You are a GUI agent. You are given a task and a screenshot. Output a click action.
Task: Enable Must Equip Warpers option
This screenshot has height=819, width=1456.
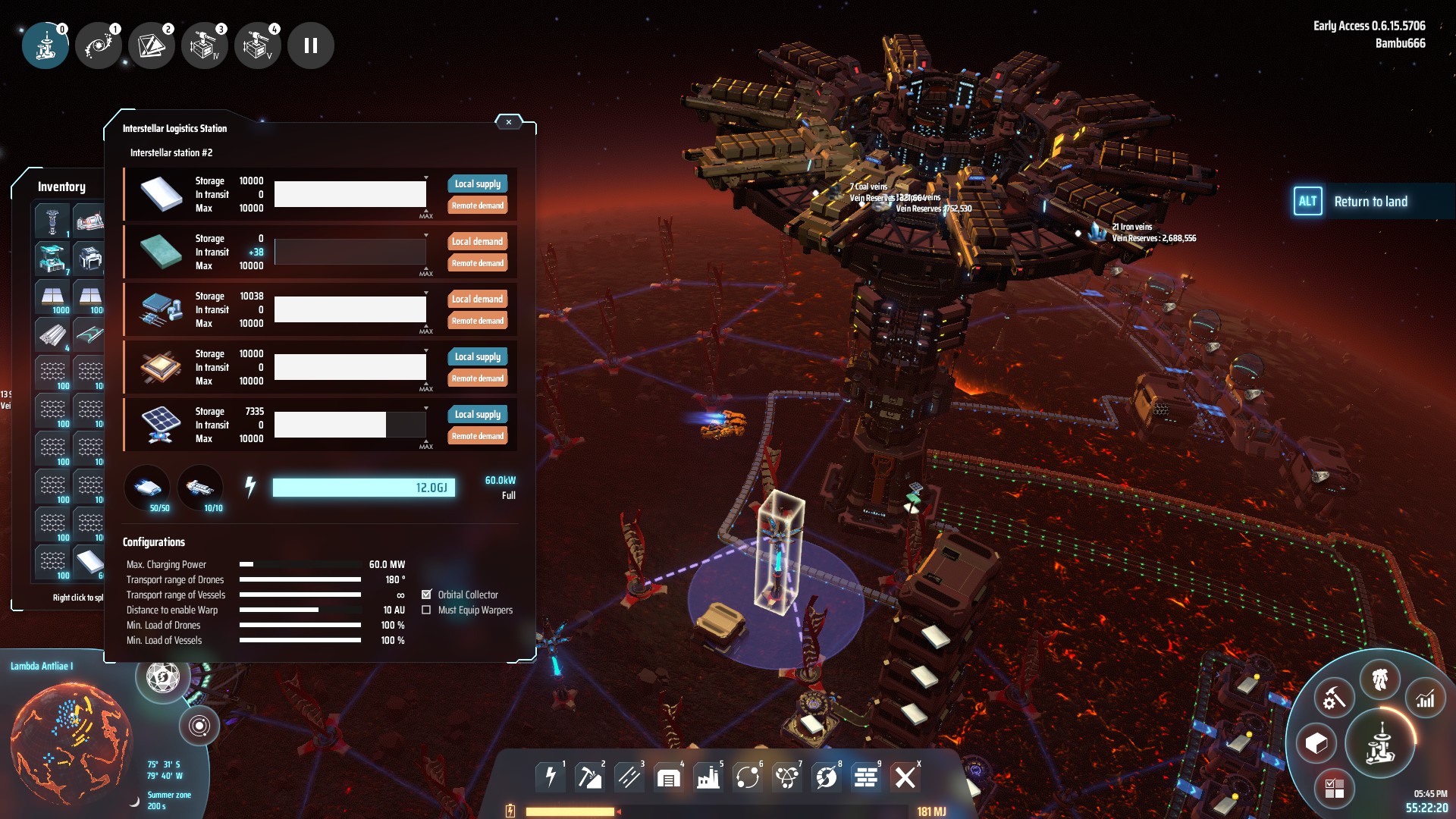tap(427, 610)
